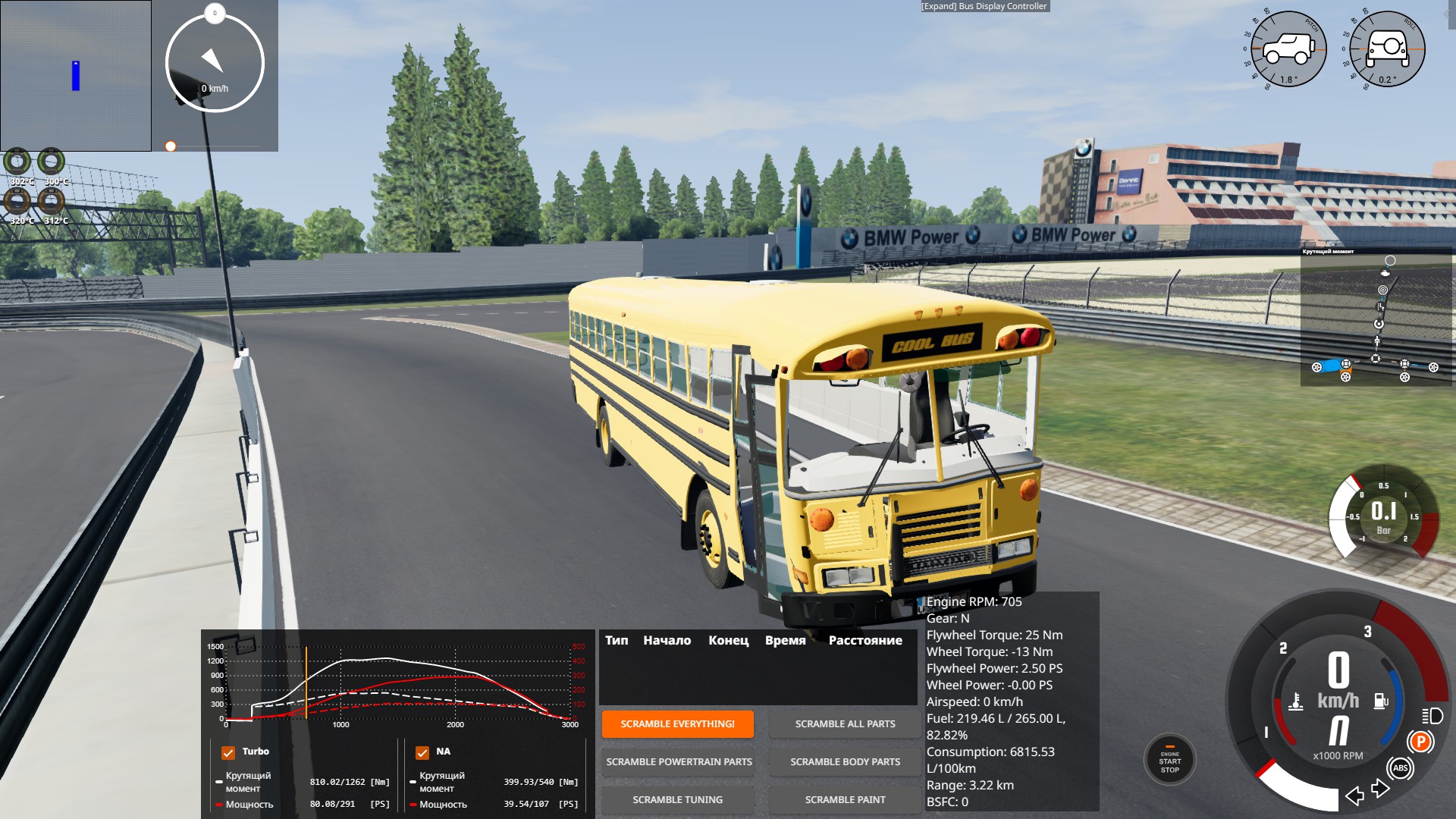
Task: Uncheck the NA curve checkbox
Action: pyautogui.click(x=422, y=752)
